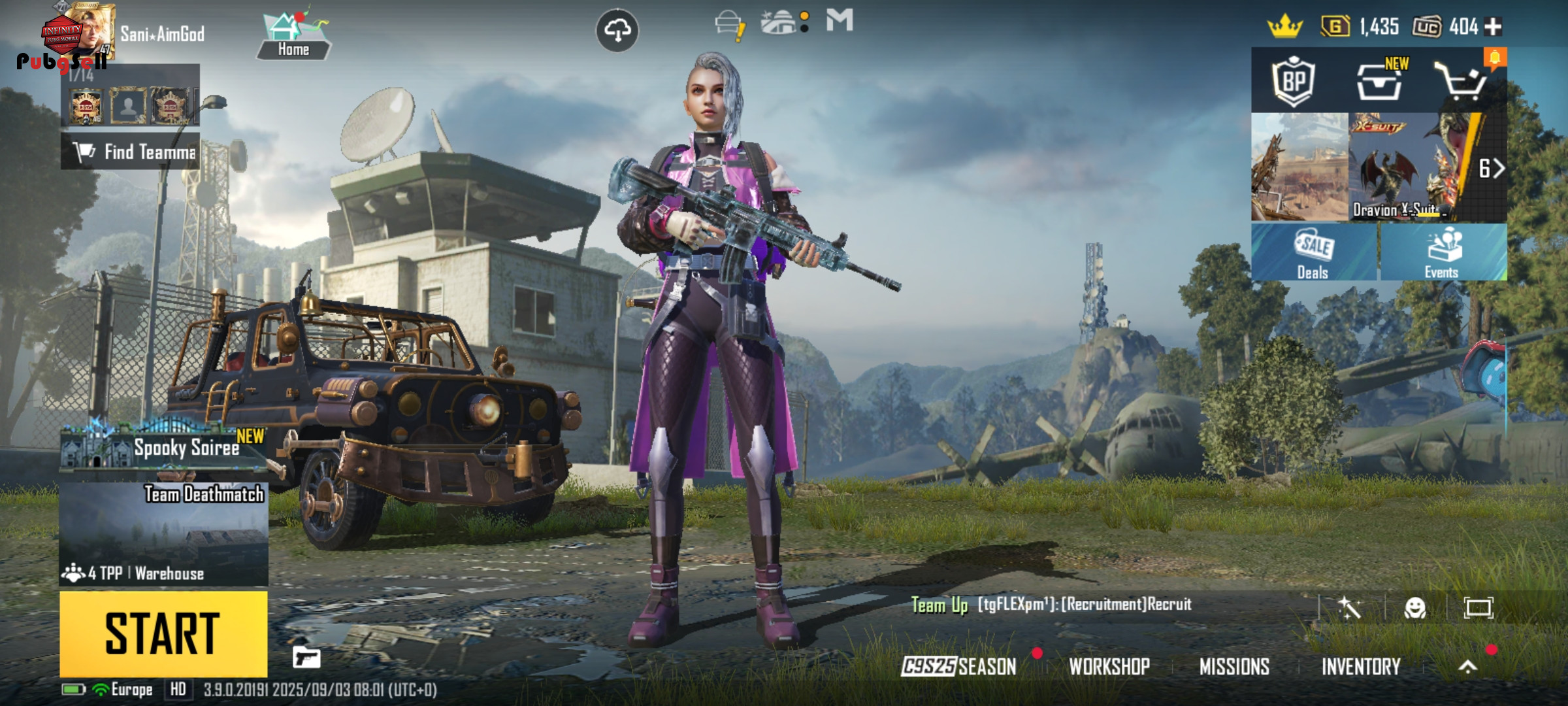Expand the bottom menu with the up arrow
The image size is (1568, 706).
(x=1468, y=666)
